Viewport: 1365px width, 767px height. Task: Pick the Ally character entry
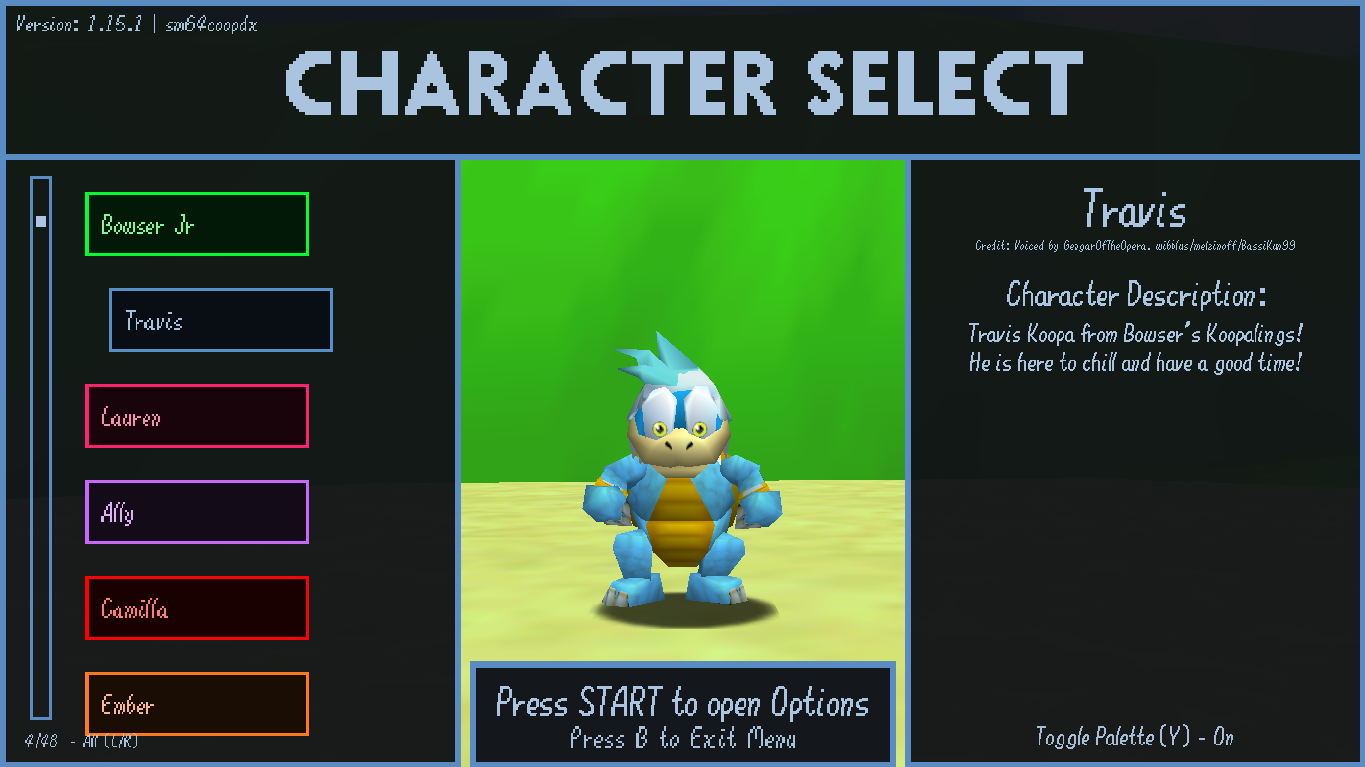[x=196, y=512]
